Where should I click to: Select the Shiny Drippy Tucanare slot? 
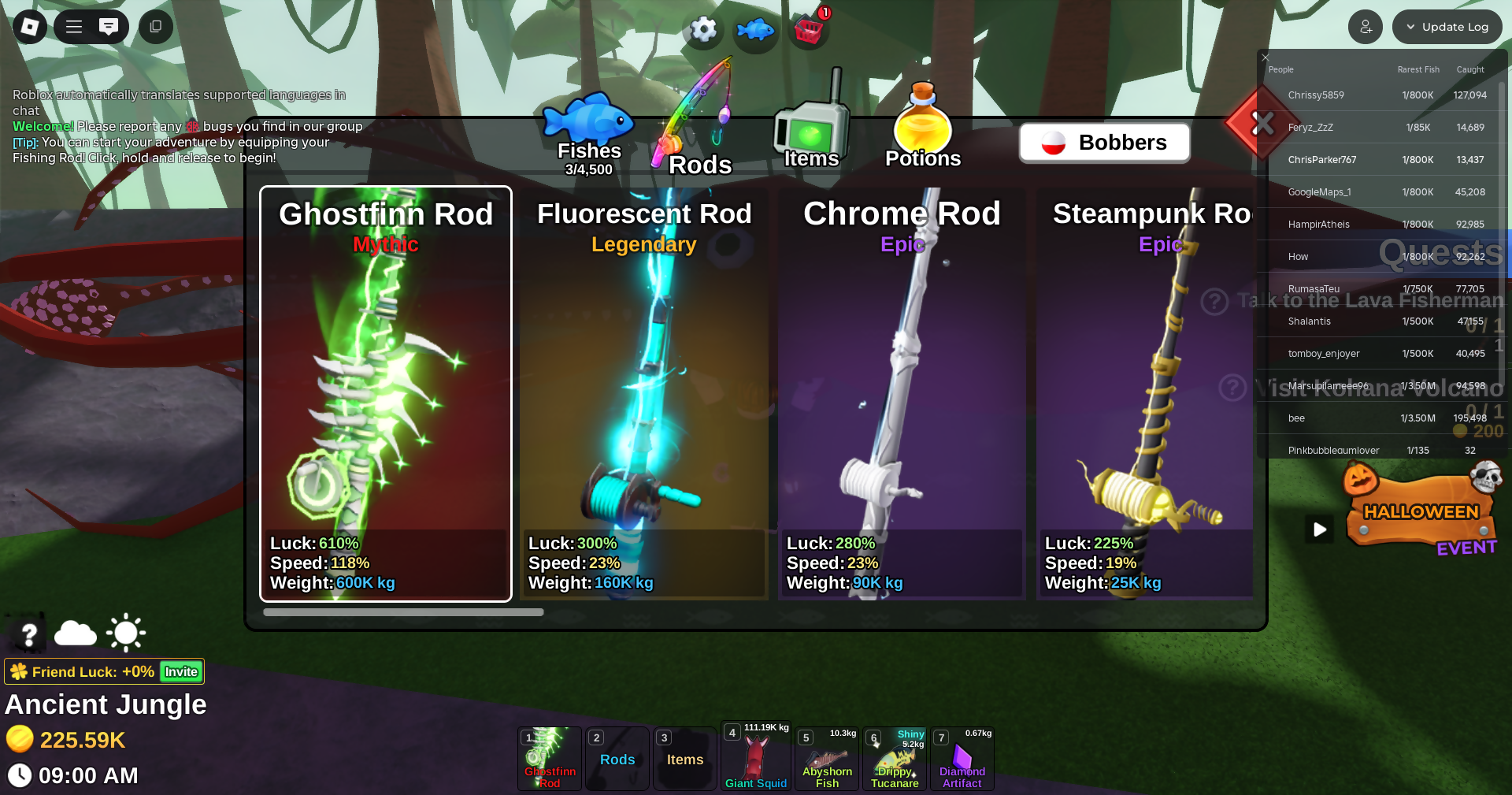click(x=895, y=760)
